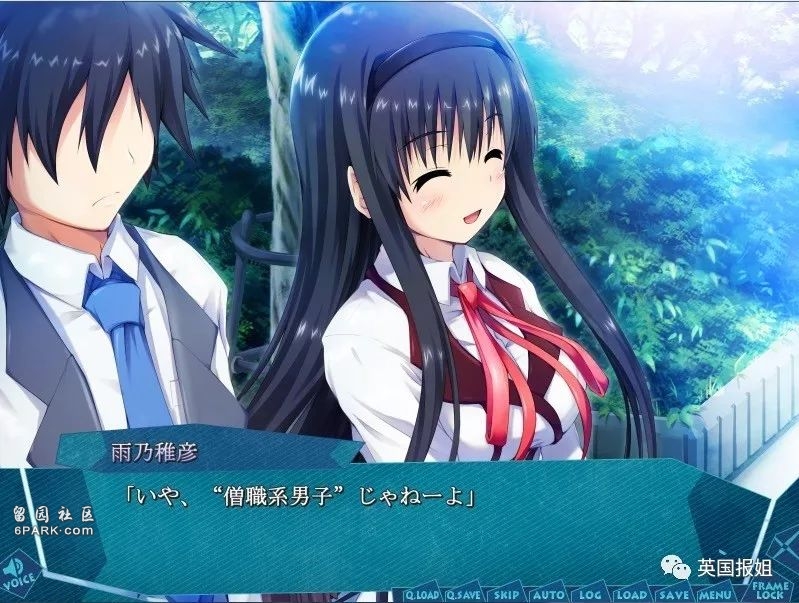
Task: Open the LOAD game screen
Action: click(630, 592)
